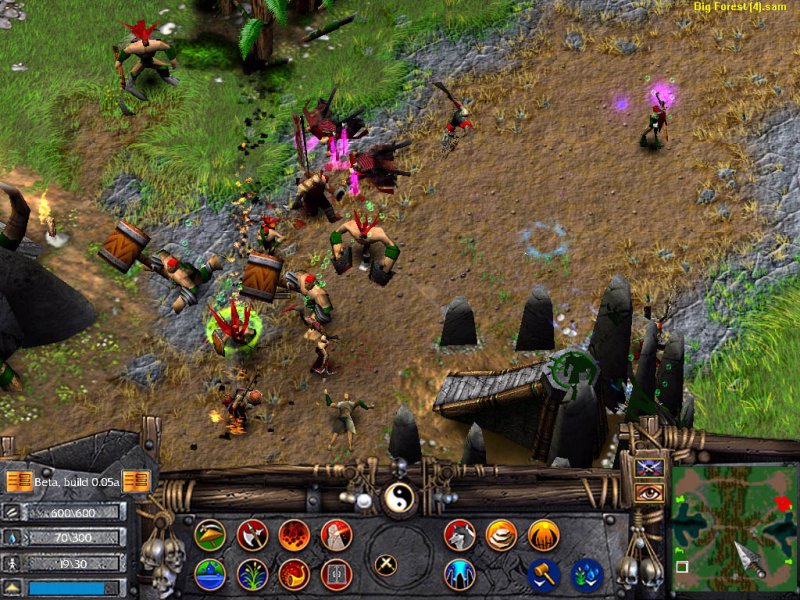Open the left orange menu button

(18, 482)
